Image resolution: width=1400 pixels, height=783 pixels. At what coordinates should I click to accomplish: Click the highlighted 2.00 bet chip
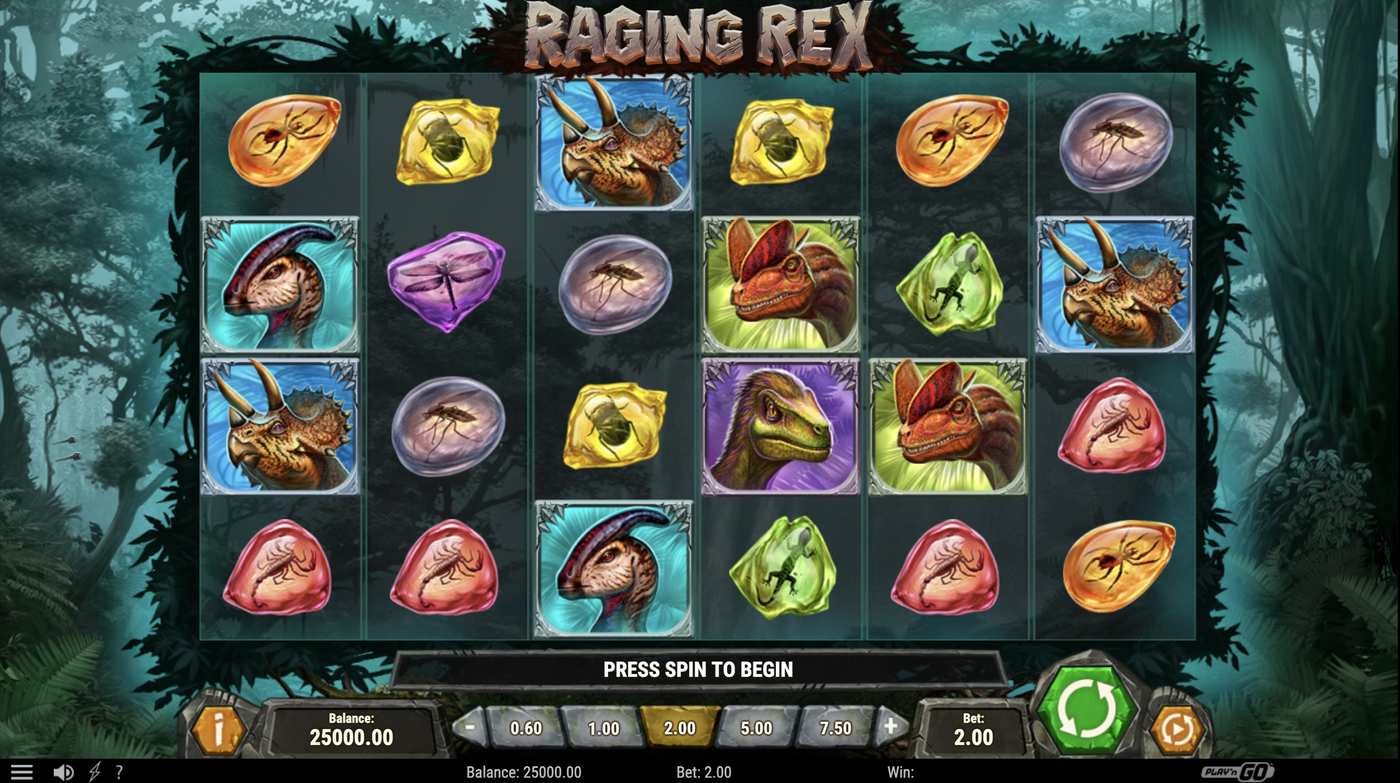pyautogui.click(x=680, y=729)
